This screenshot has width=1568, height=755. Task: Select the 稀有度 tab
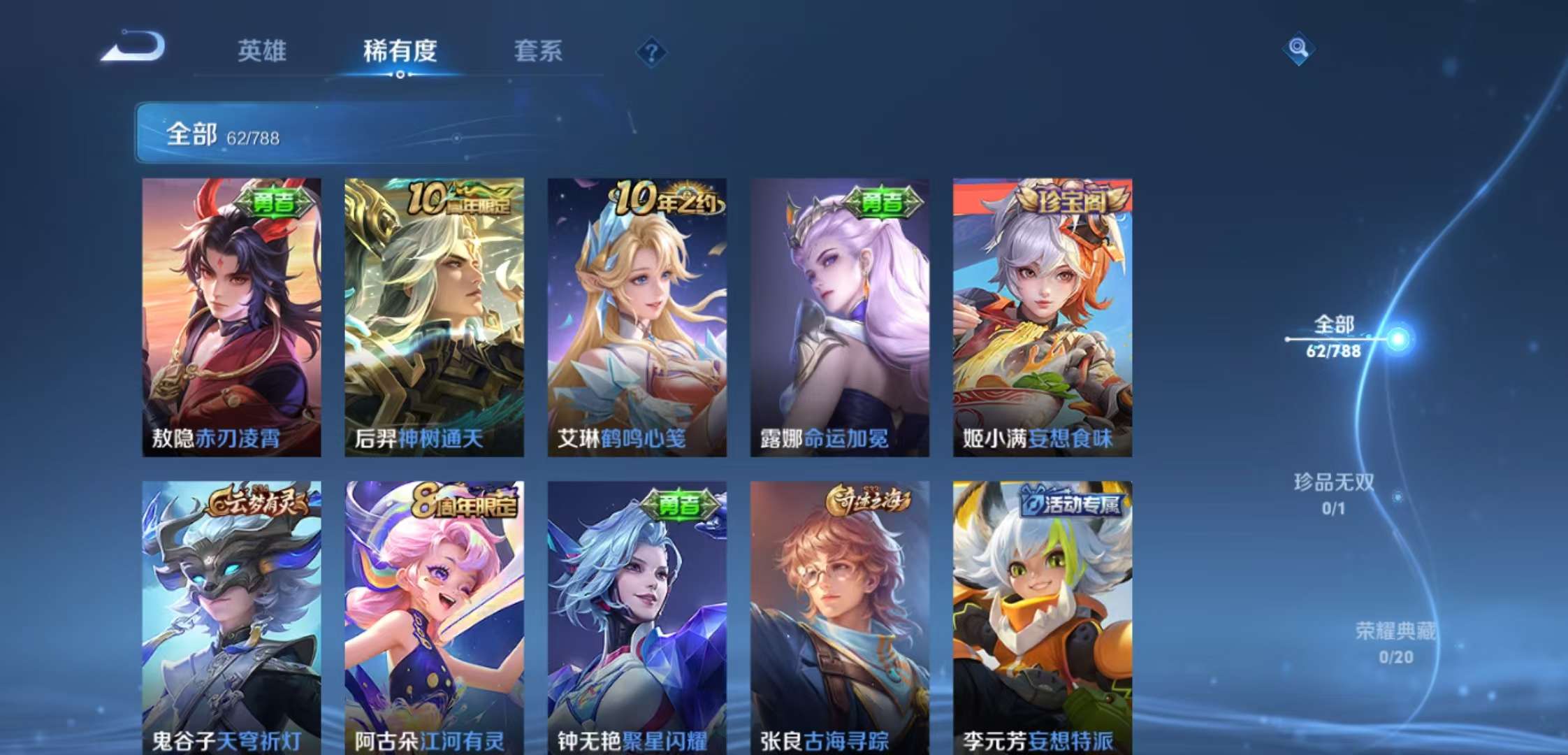(x=399, y=52)
